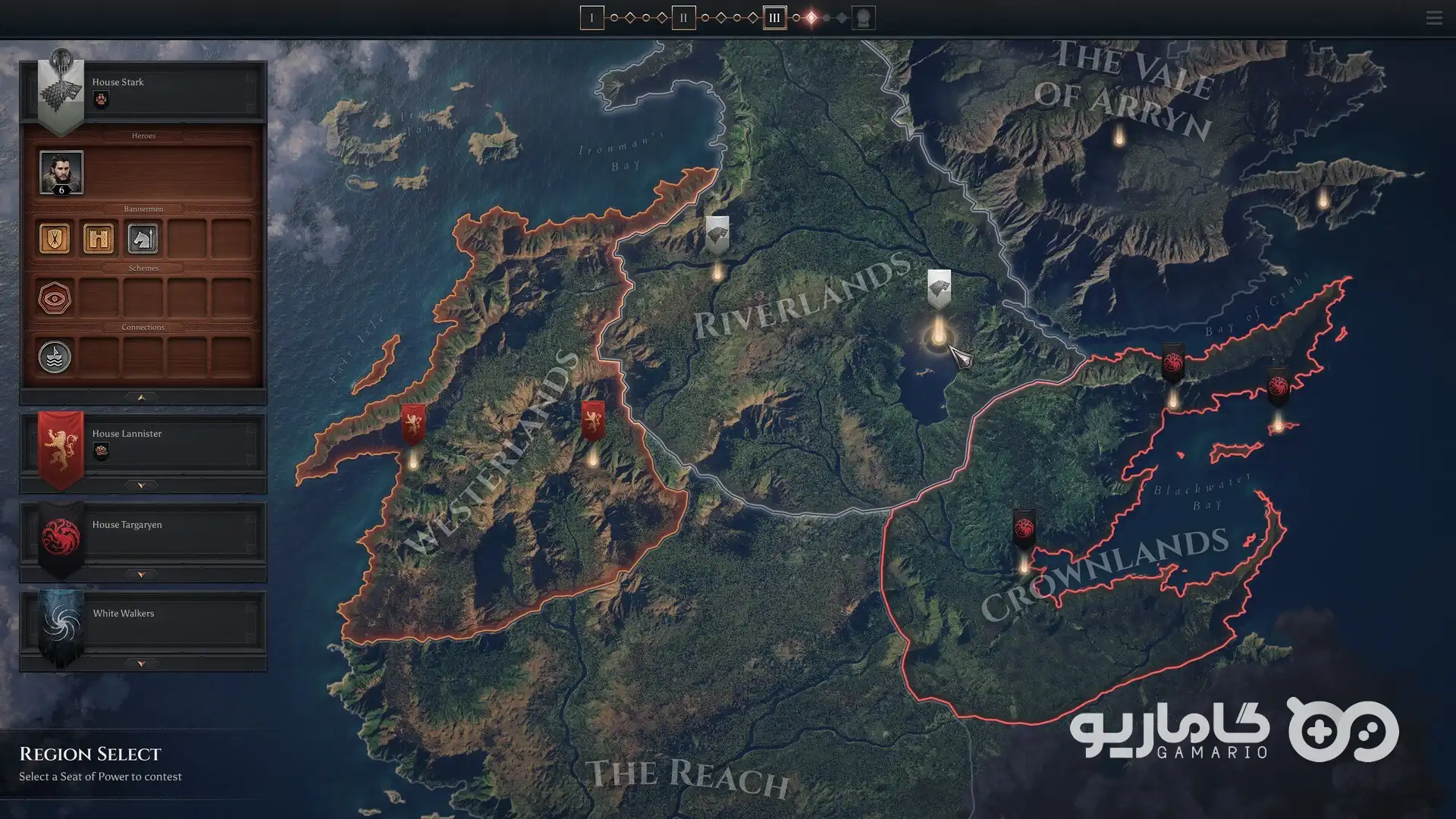Click the Iron Throne icon on the timeline
The width and height of the screenshot is (1456, 819).
point(864,17)
